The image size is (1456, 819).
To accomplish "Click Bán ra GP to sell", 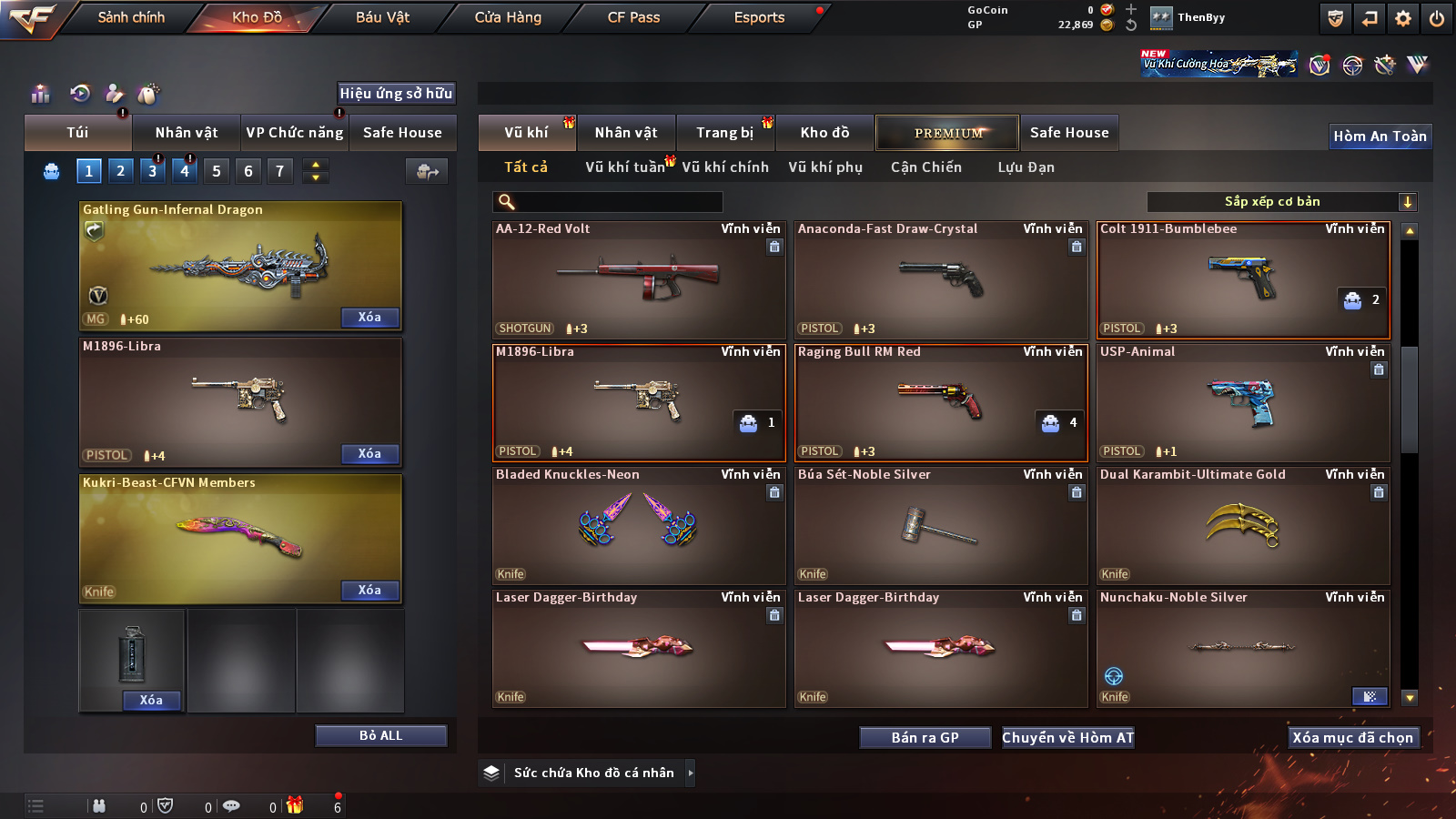I will click(x=925, y=738).
